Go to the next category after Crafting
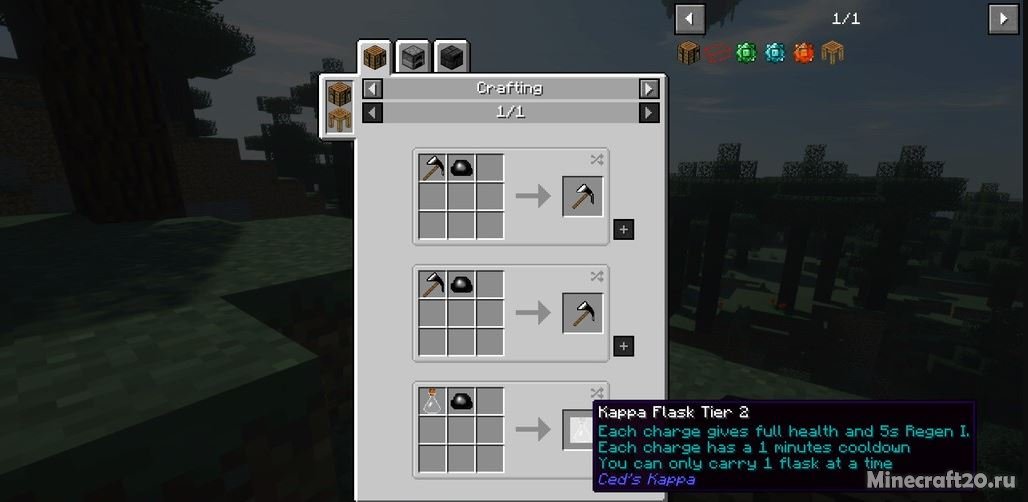1028x502 pixels. coord(649,88)
